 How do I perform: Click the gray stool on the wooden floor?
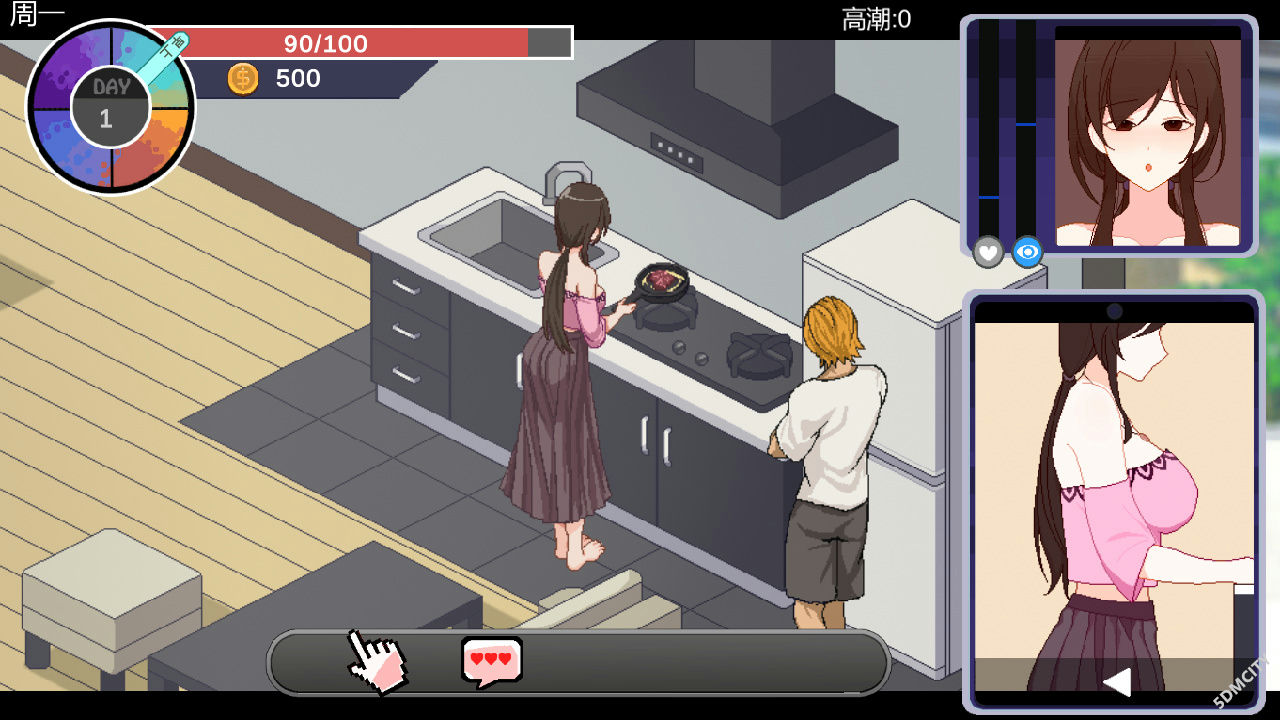110,590
